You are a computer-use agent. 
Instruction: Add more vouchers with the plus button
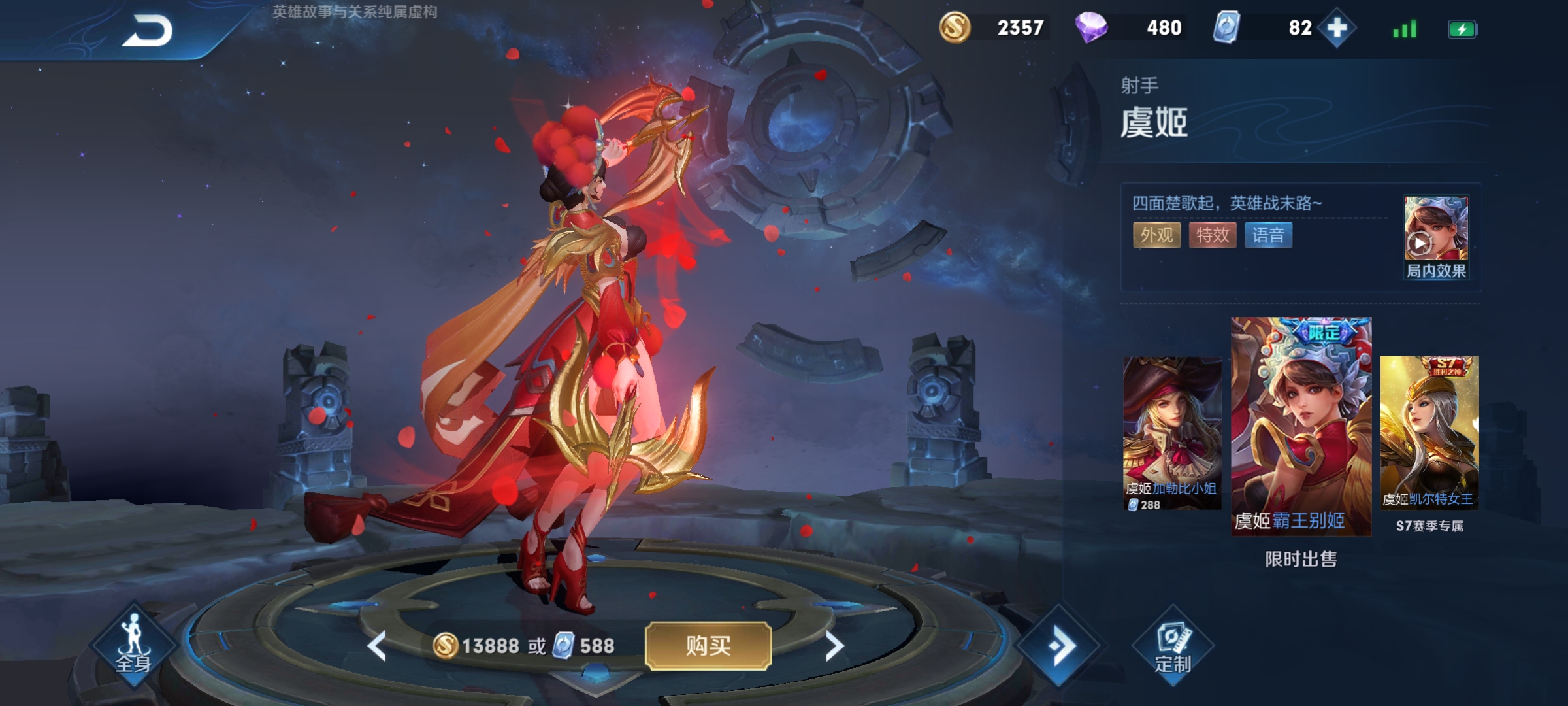(x=1337, y=28)
